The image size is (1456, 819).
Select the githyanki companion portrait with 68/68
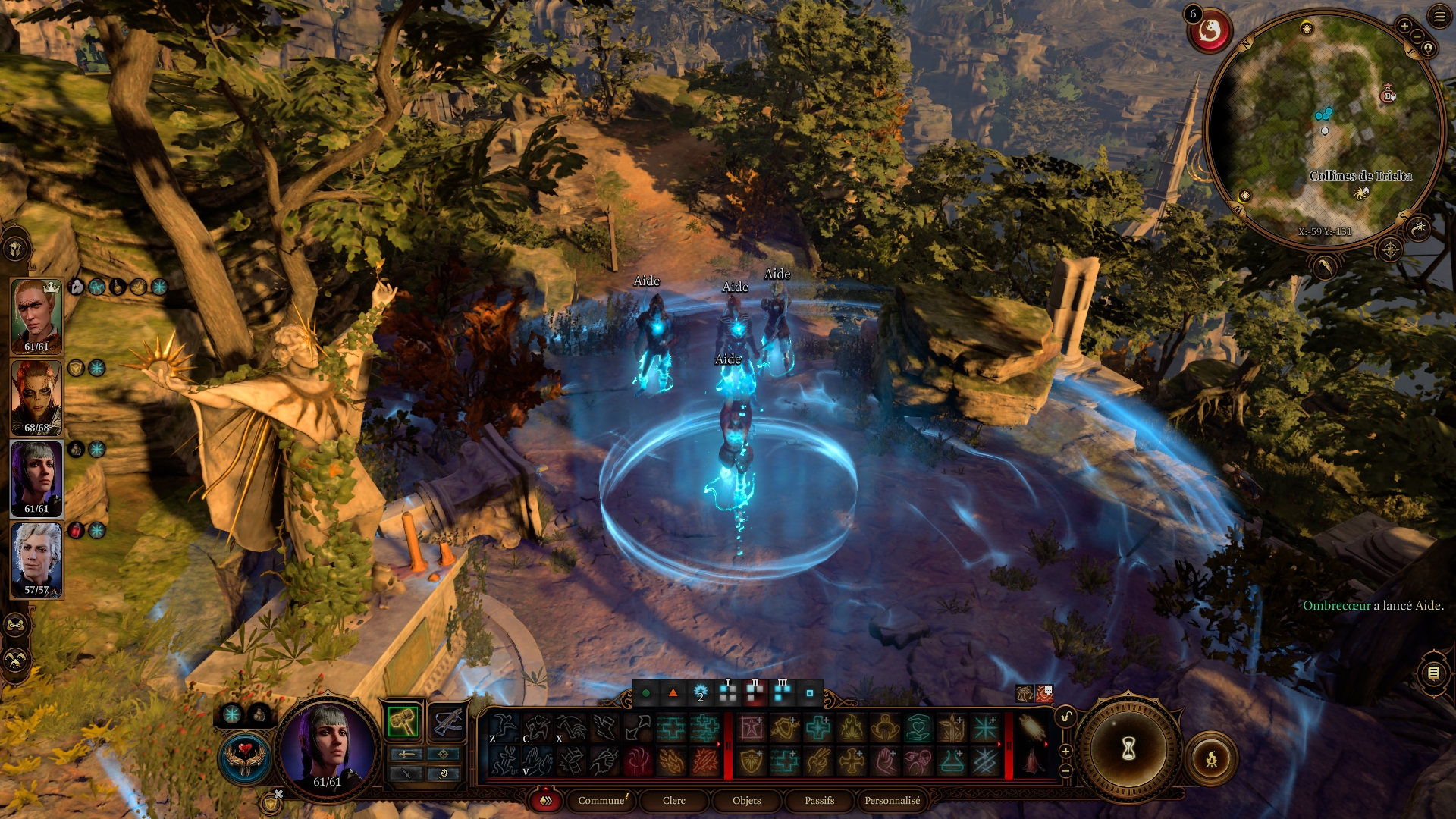(x=36, y=396)
